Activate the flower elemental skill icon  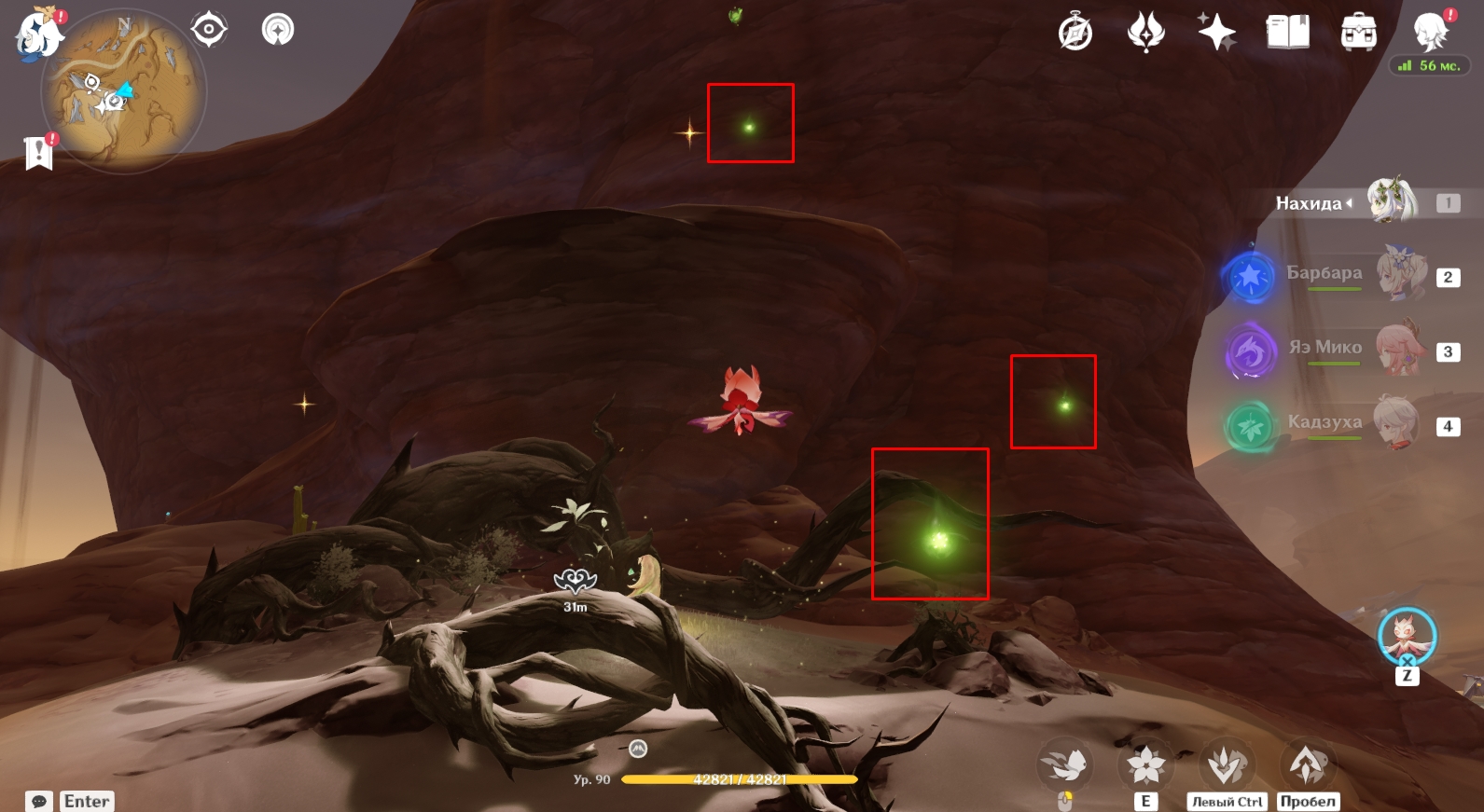click(1145, 766)
